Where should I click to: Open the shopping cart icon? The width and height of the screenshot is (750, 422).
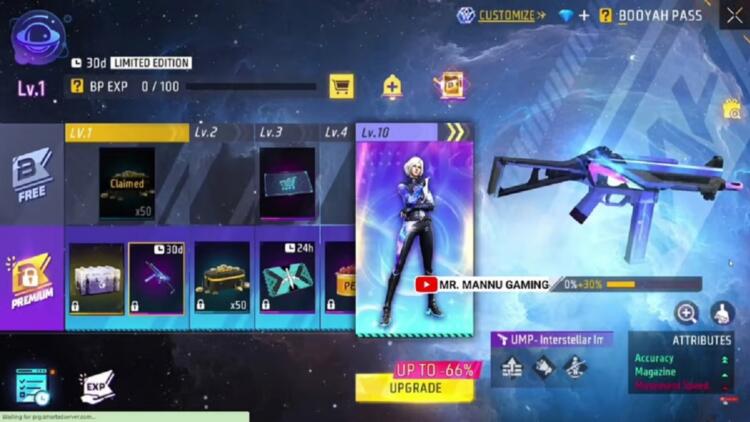point(341,87)
